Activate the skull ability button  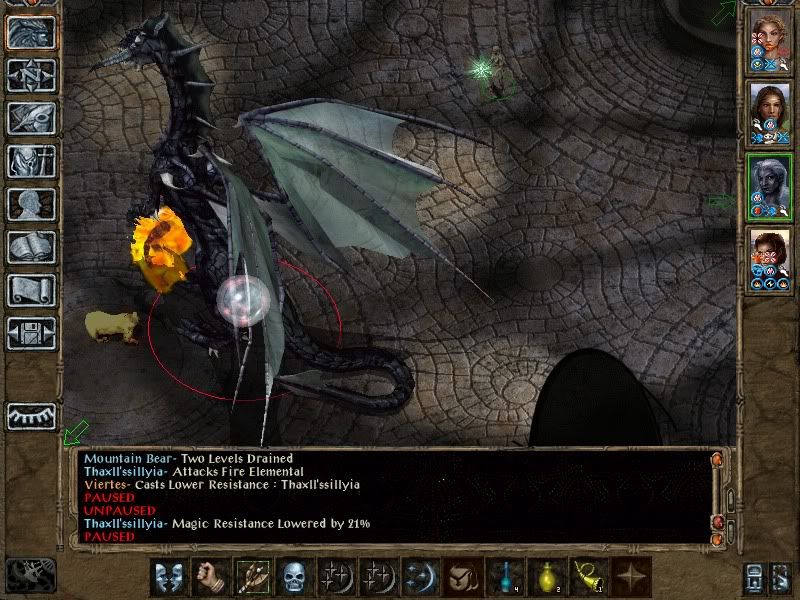pyautogui.click(x=293, y=578)
